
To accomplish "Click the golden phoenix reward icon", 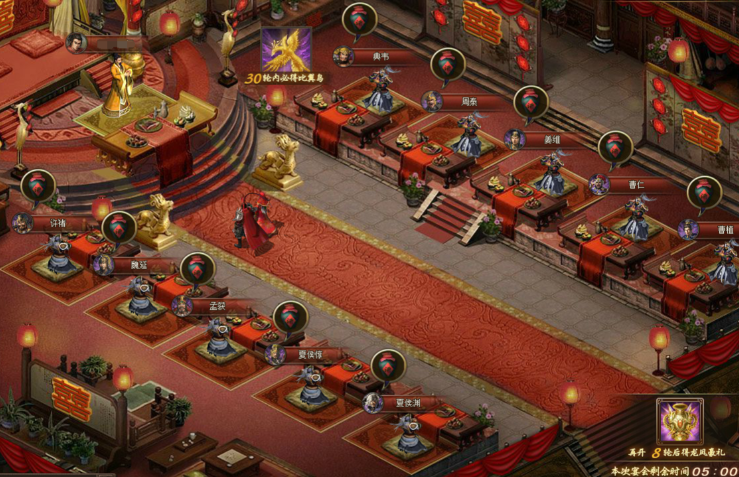I will tap(286, 49).
